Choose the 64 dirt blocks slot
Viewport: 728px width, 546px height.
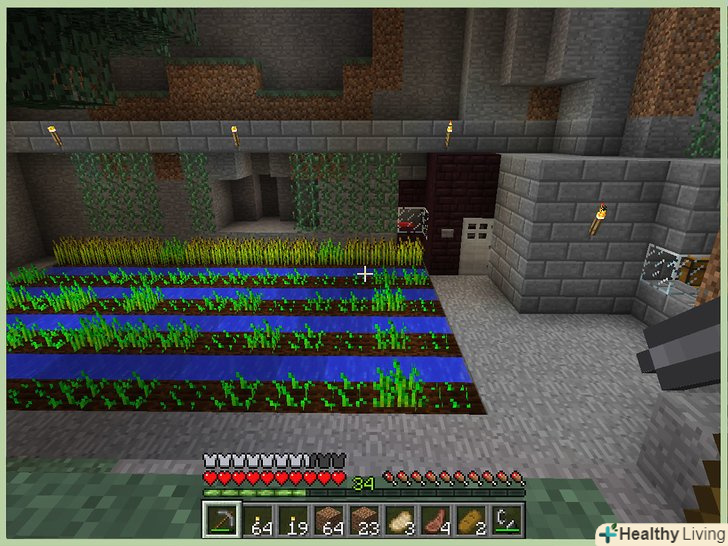[329, 520]
